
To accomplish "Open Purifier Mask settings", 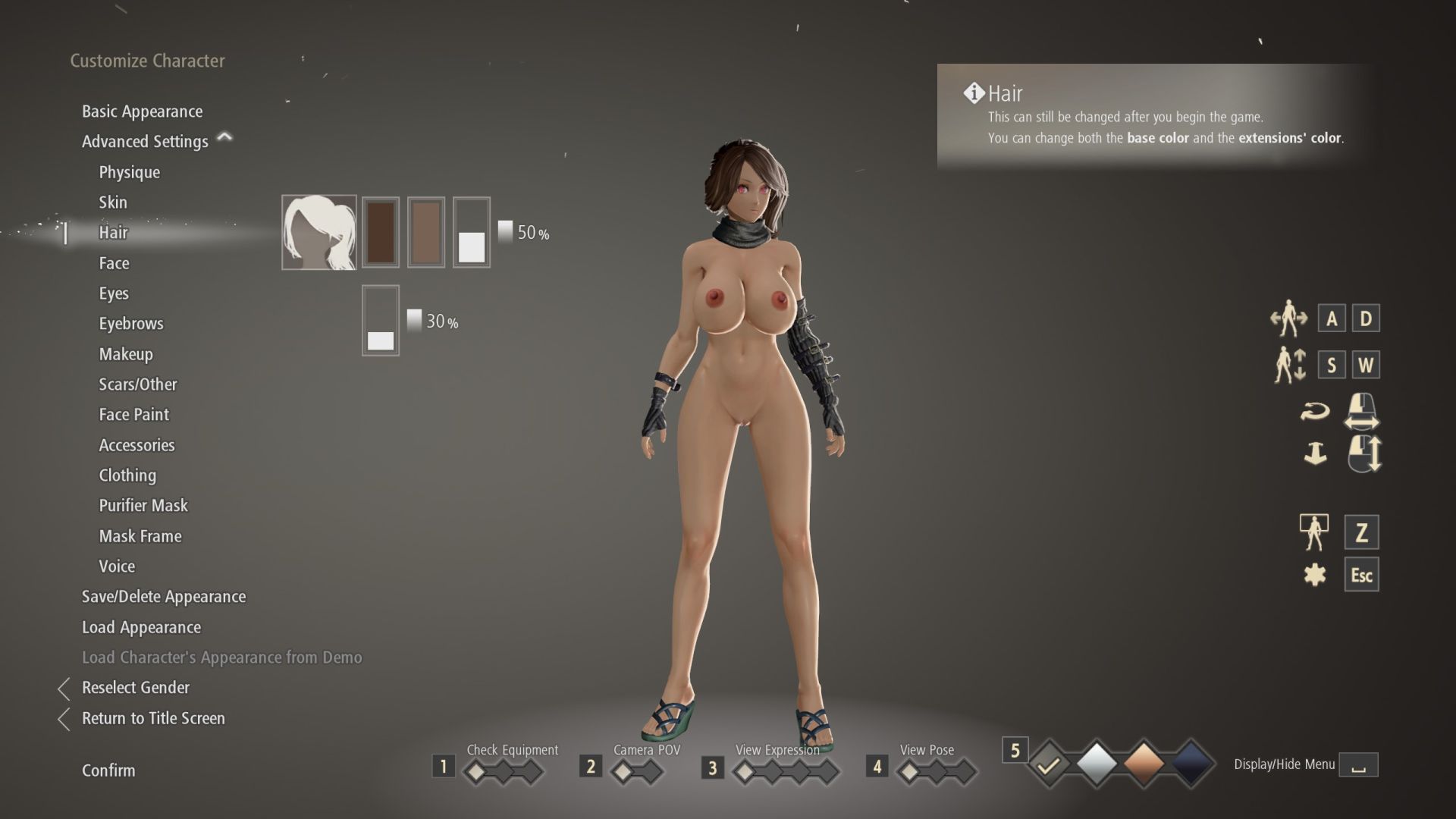I will [x=143, y=506].
